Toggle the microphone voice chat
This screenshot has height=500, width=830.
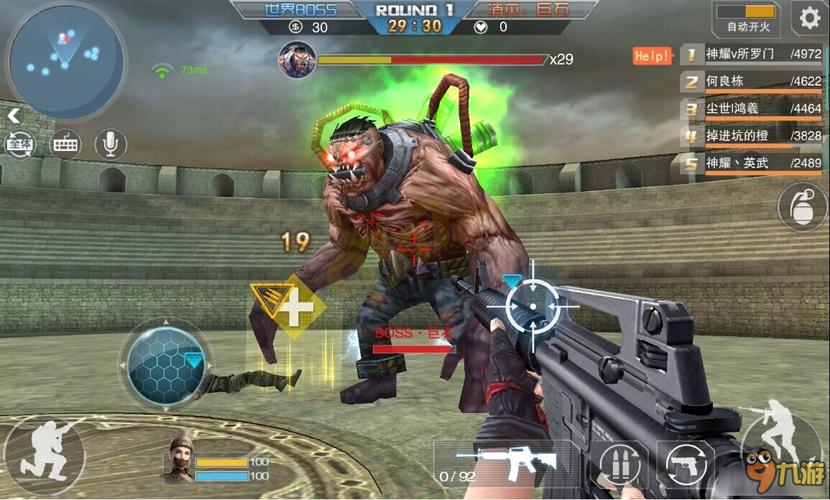[x=110, y=144]
